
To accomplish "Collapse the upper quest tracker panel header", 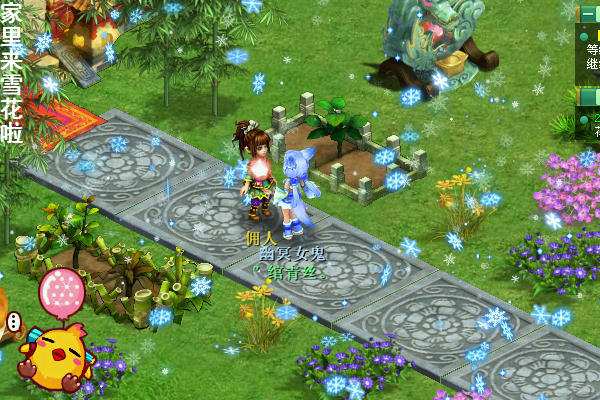I will tap(589, 13).
